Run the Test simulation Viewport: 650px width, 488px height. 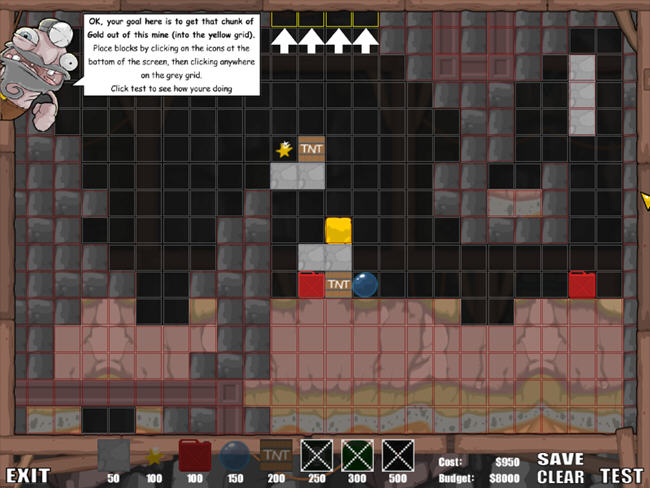[622, 476]
